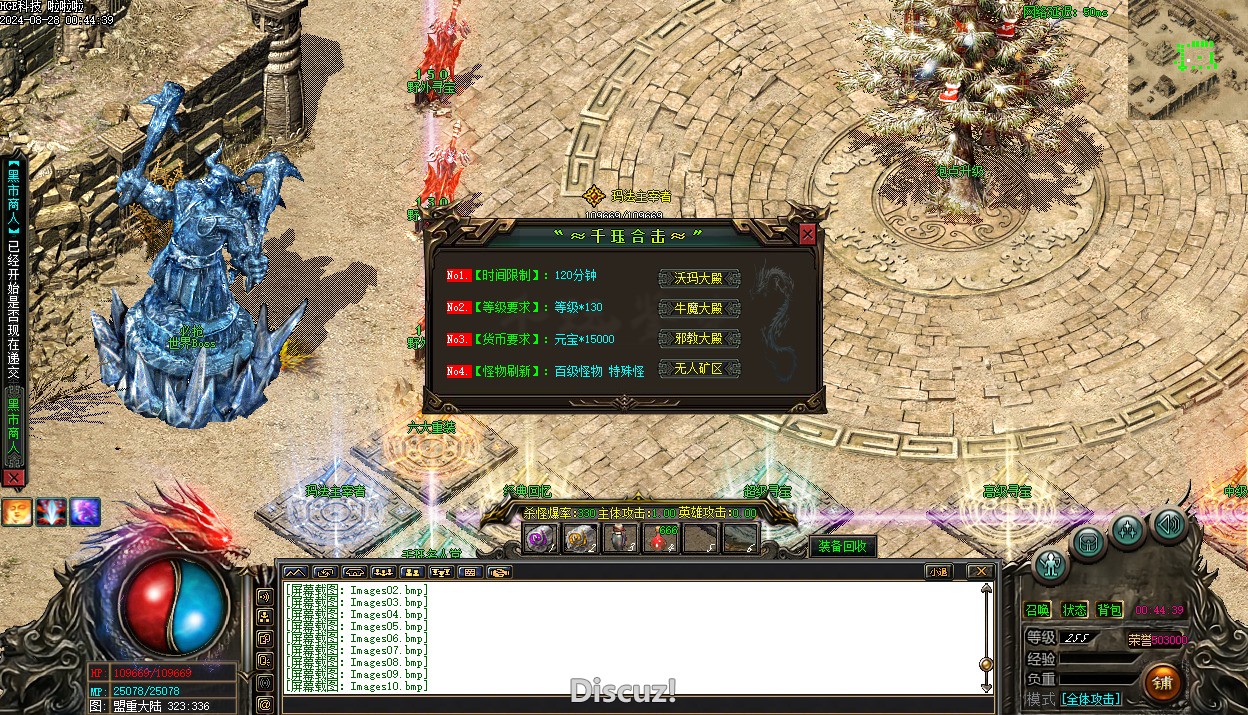The image size is (1248, 715).
Task: Select the 牛魔大殿 destination button
Action: pos(699,309)
